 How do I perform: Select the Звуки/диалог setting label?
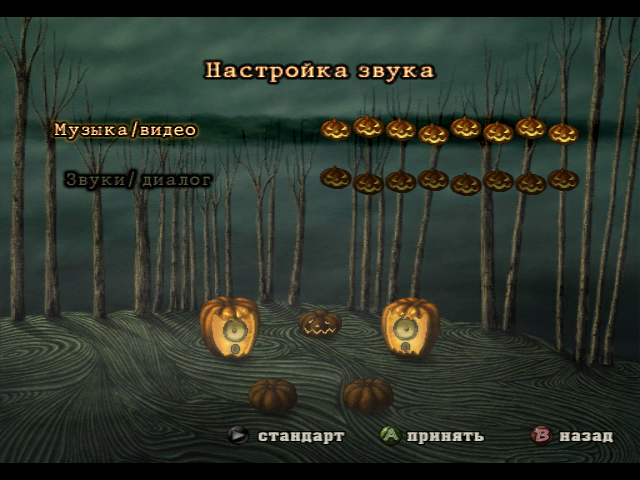click(x=138, y=180)
